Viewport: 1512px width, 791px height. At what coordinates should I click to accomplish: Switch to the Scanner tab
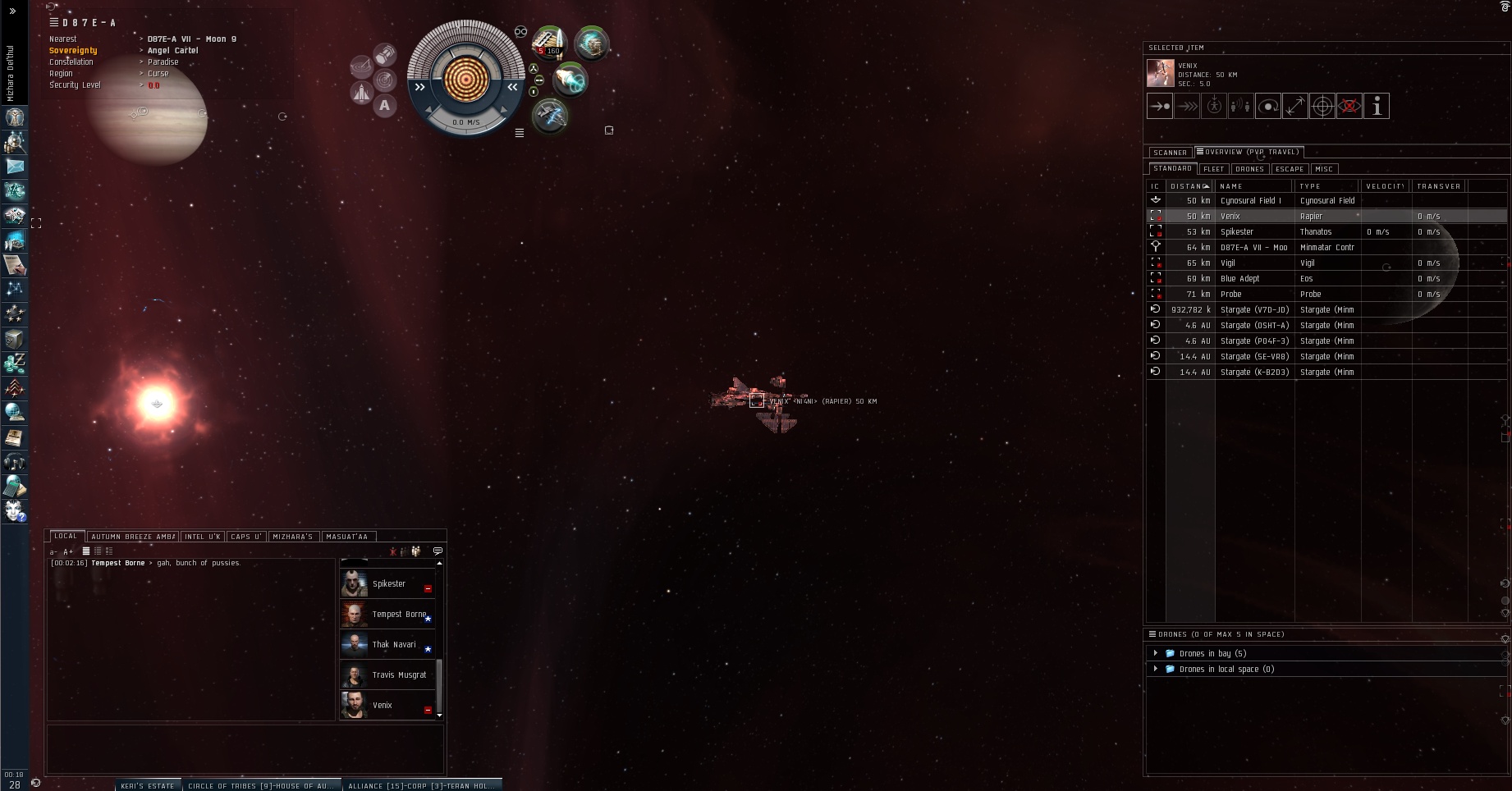click(1169, 153)
